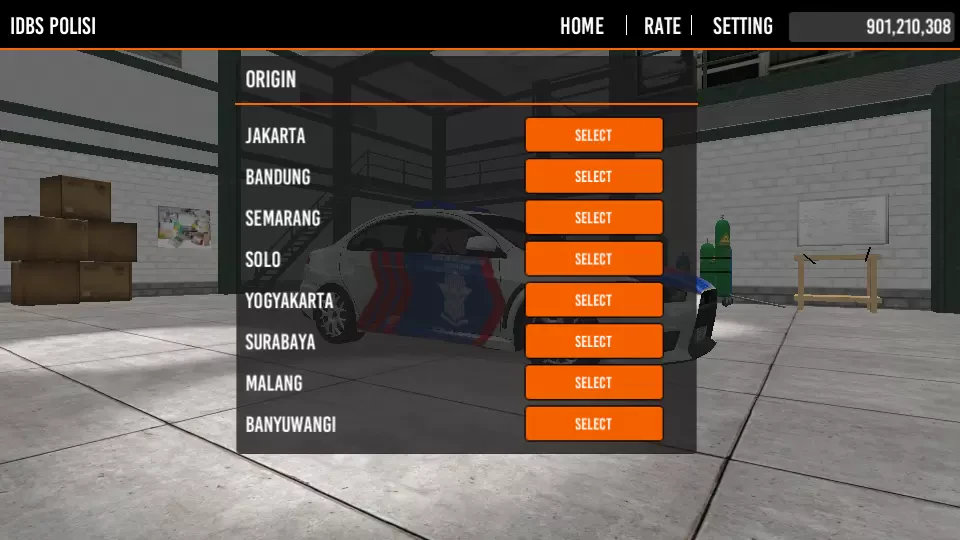Open the Rate option
Viewport: 960px width, 540px height.
pos(662,26)
